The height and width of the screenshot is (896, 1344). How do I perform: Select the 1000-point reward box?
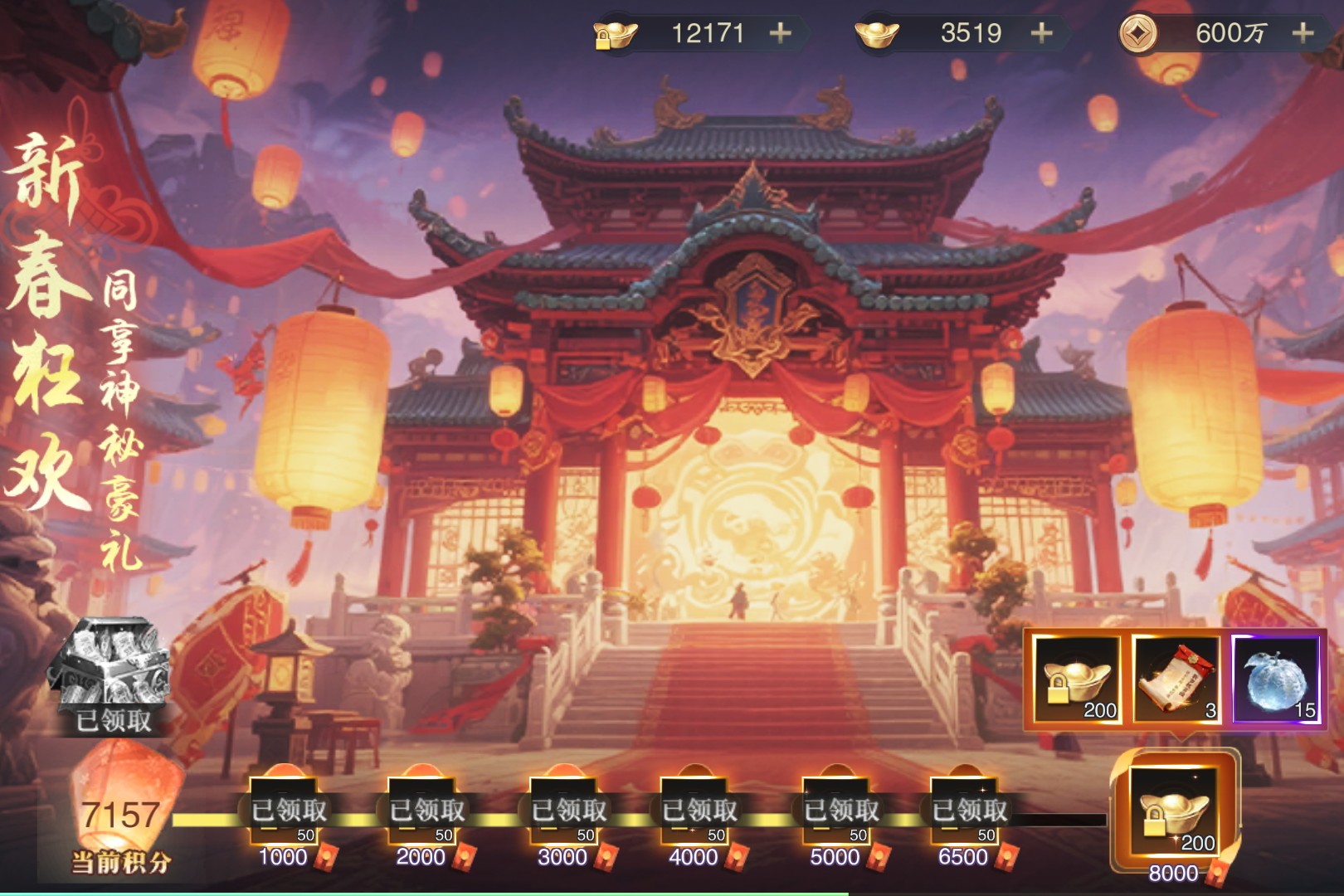pyautogui.click(x=285, y=811)
